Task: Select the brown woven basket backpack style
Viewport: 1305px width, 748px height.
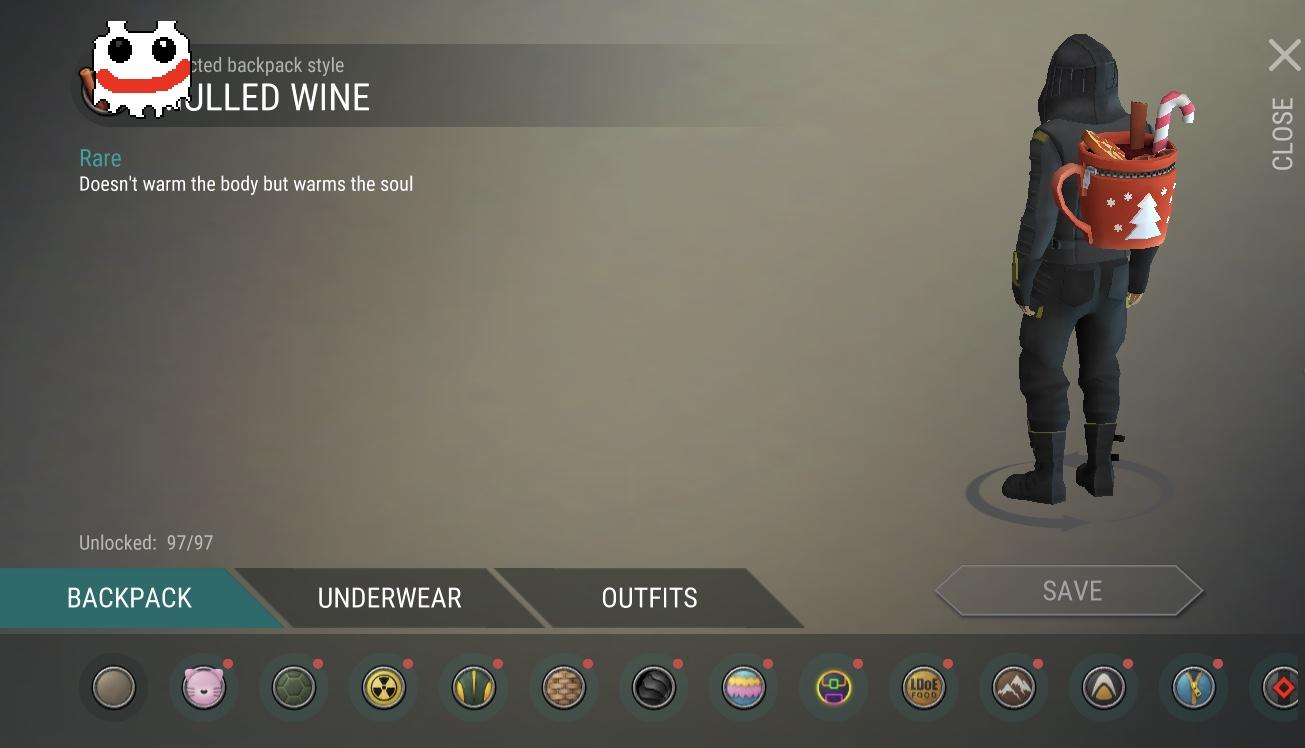Action: (564, 688)
